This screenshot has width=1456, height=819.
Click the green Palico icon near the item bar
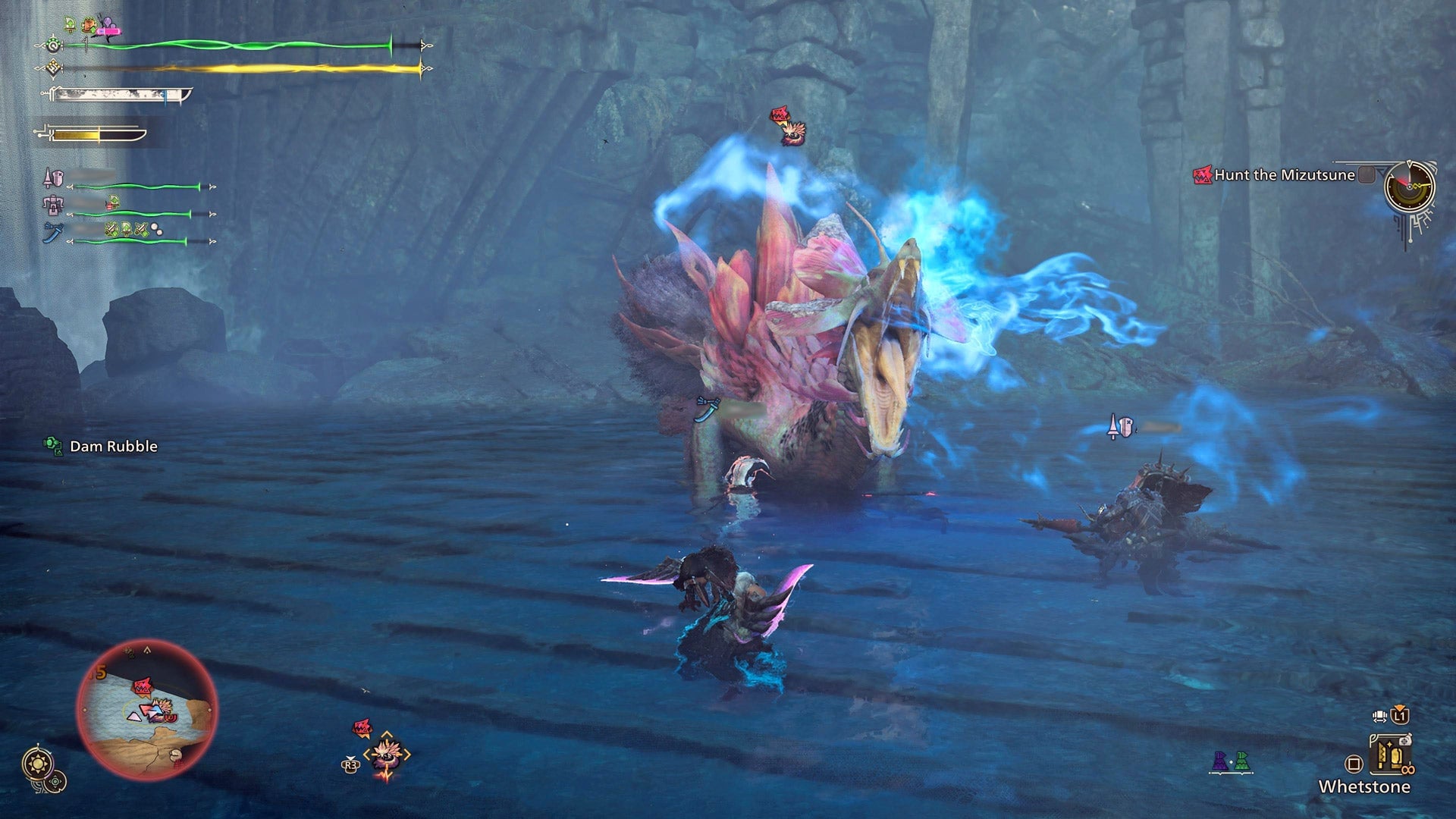(x=1241, y=761)
